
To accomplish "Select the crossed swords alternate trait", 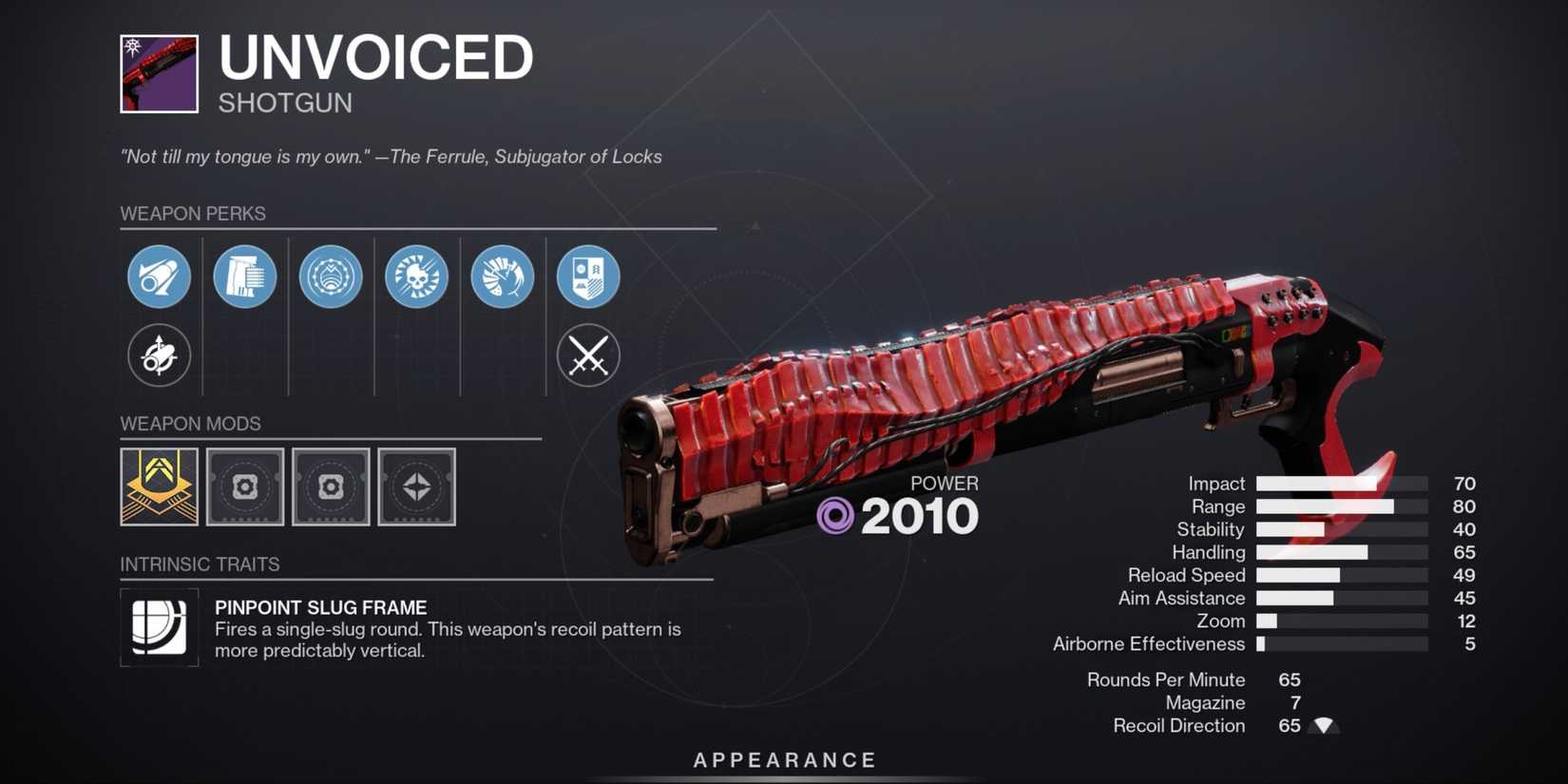I will coord(588,356).
